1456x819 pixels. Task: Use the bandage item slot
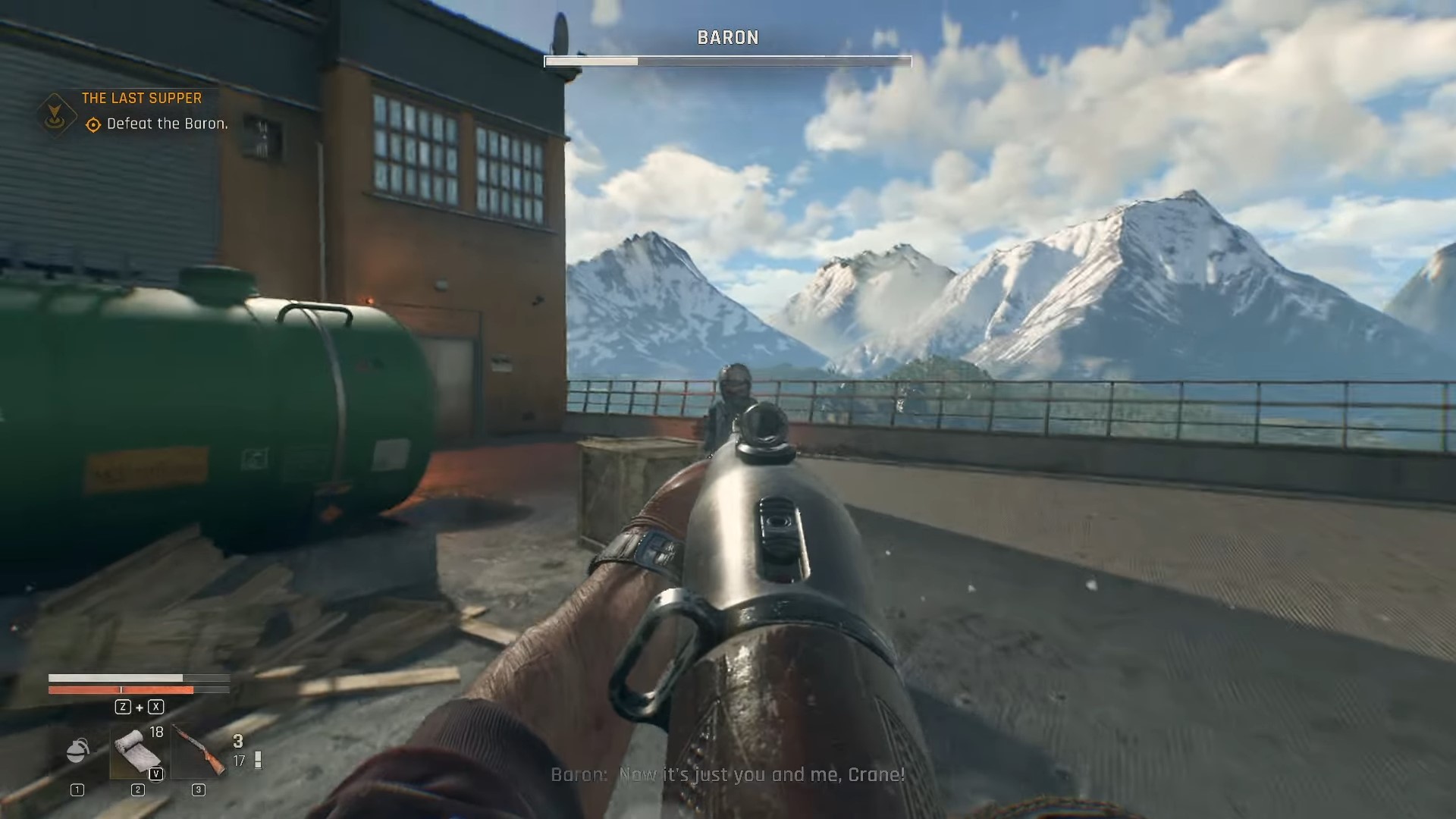[x=137, y=752]
